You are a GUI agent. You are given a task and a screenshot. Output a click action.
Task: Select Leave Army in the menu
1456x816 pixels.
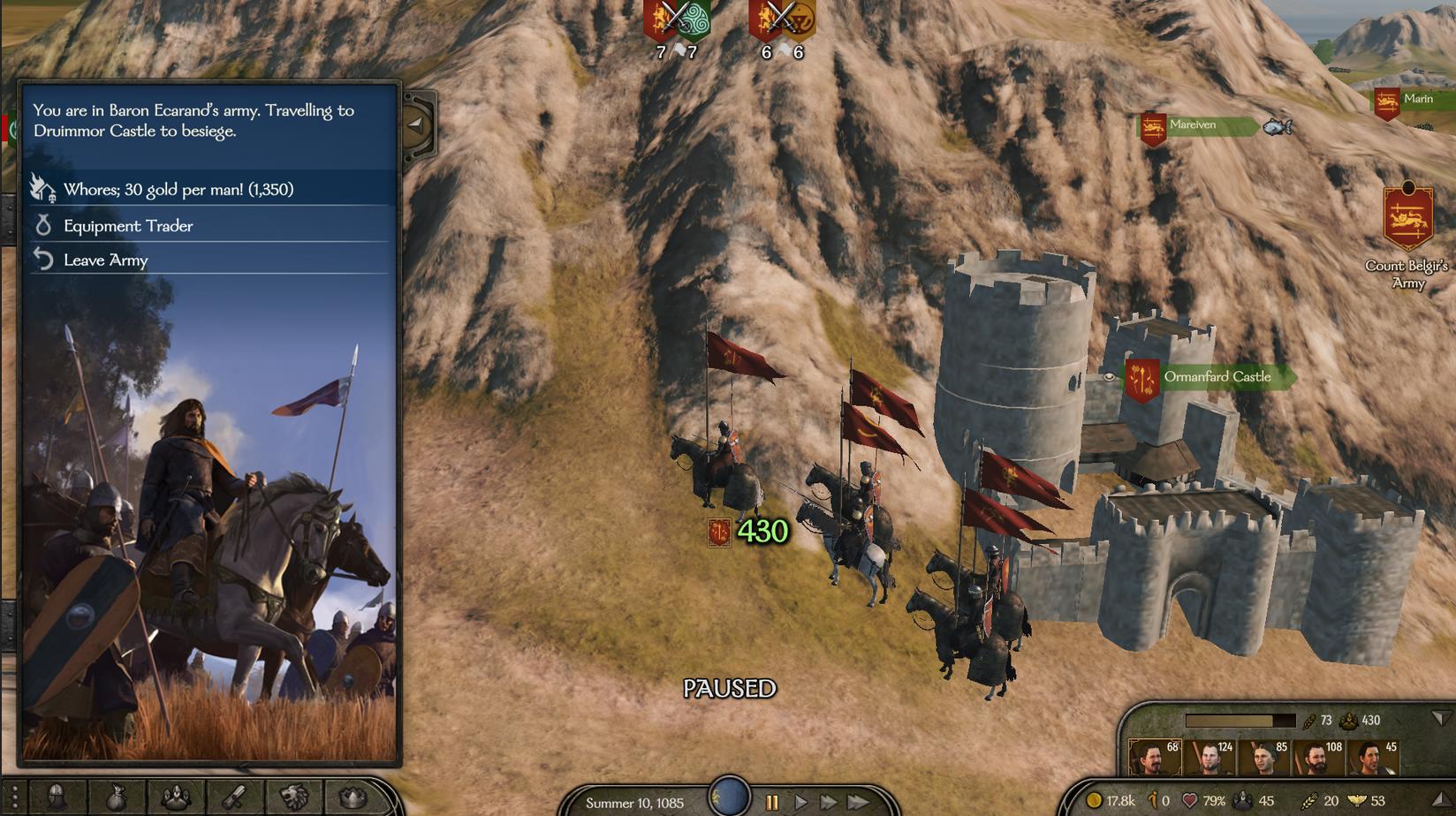pos(105,261)
